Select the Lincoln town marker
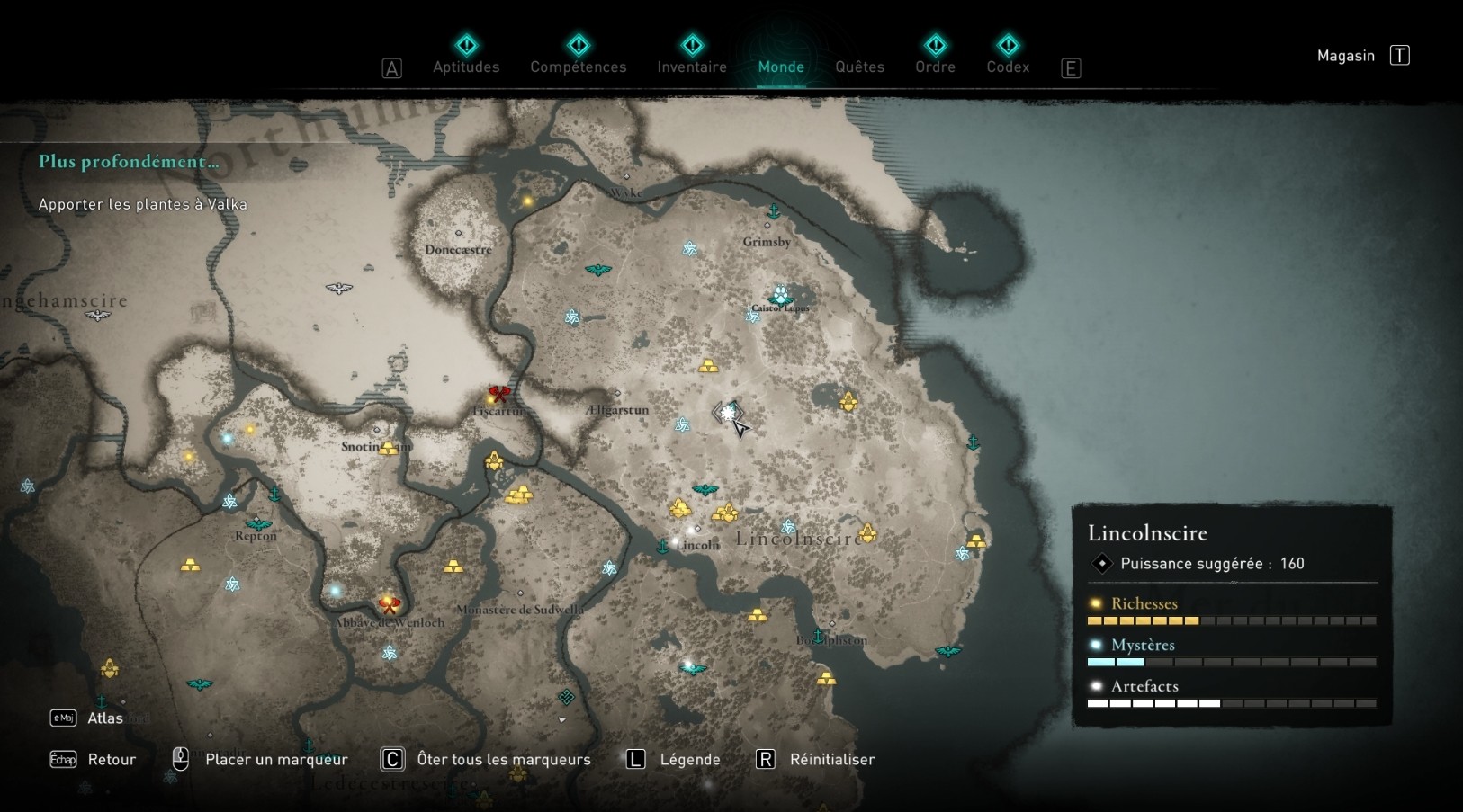 (x=698, y=544)
